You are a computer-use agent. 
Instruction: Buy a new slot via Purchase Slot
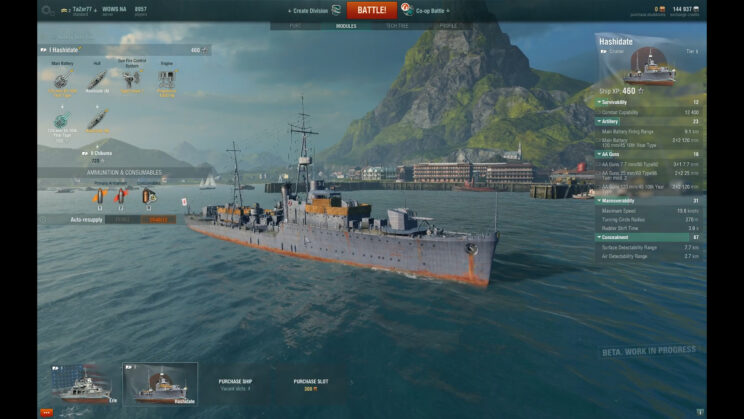click(311, 384)
